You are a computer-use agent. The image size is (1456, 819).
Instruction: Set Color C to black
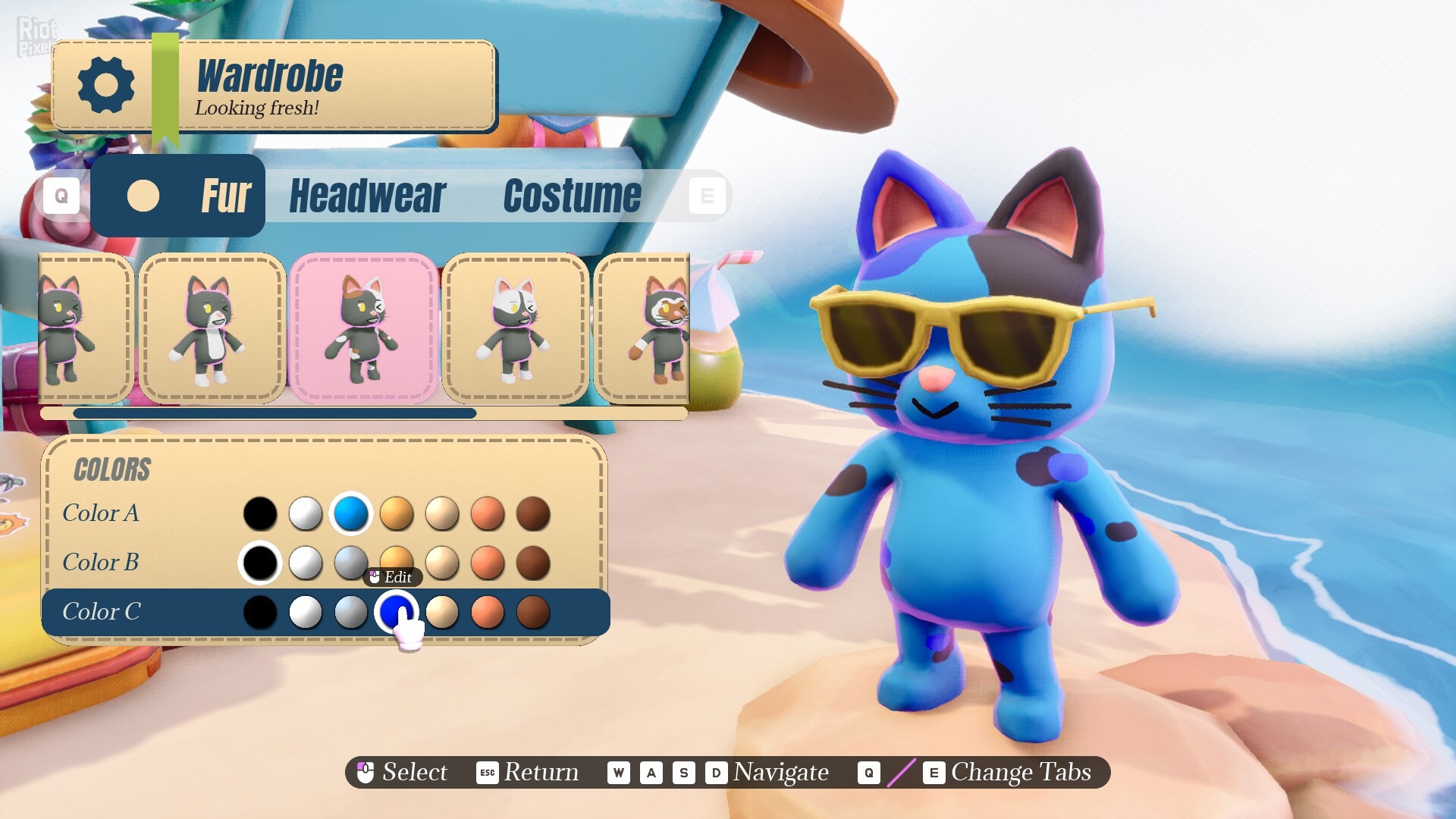pos(260,612)
